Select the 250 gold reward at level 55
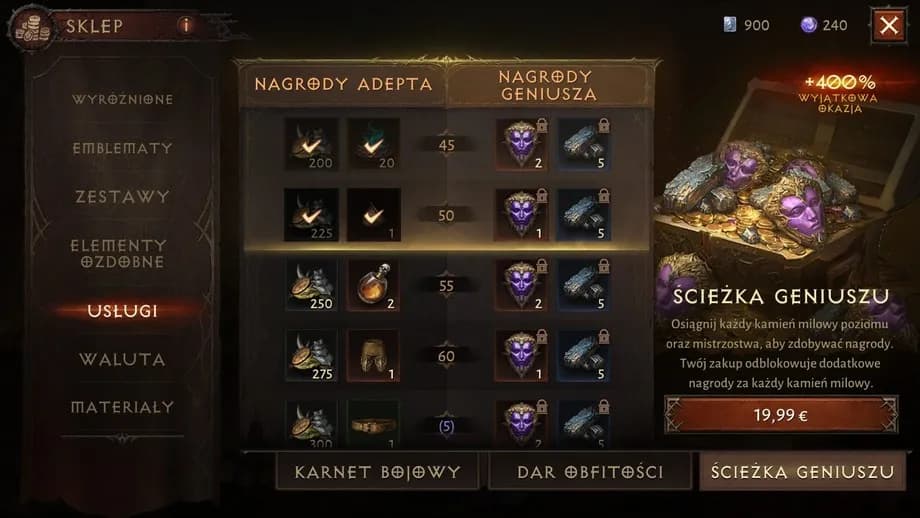 click(x=310, y=286)
